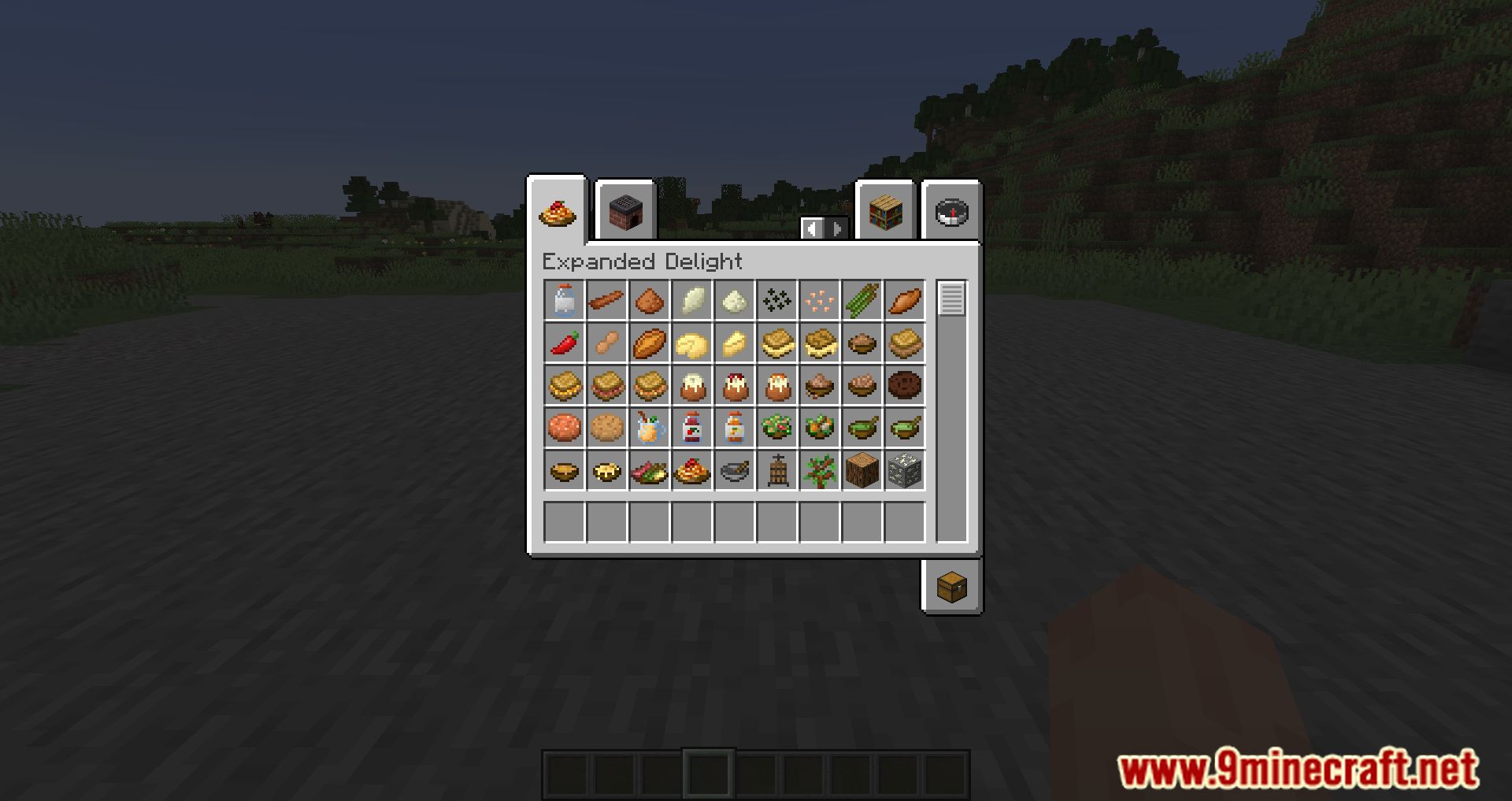Click the left page arrow
This screenshot has height=801, width=1512.
tap(812, 228)
